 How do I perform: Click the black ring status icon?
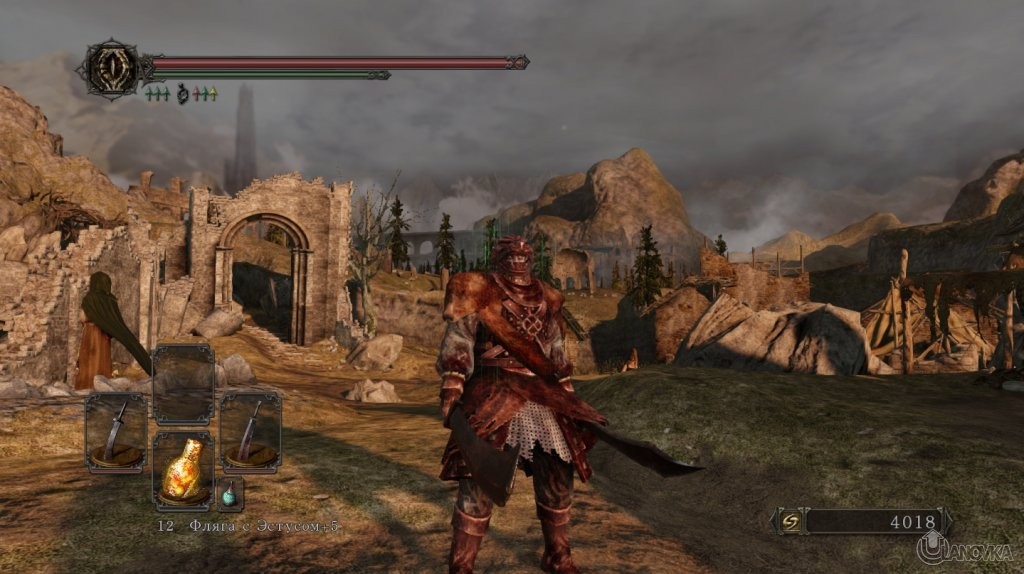coord(182,94)
